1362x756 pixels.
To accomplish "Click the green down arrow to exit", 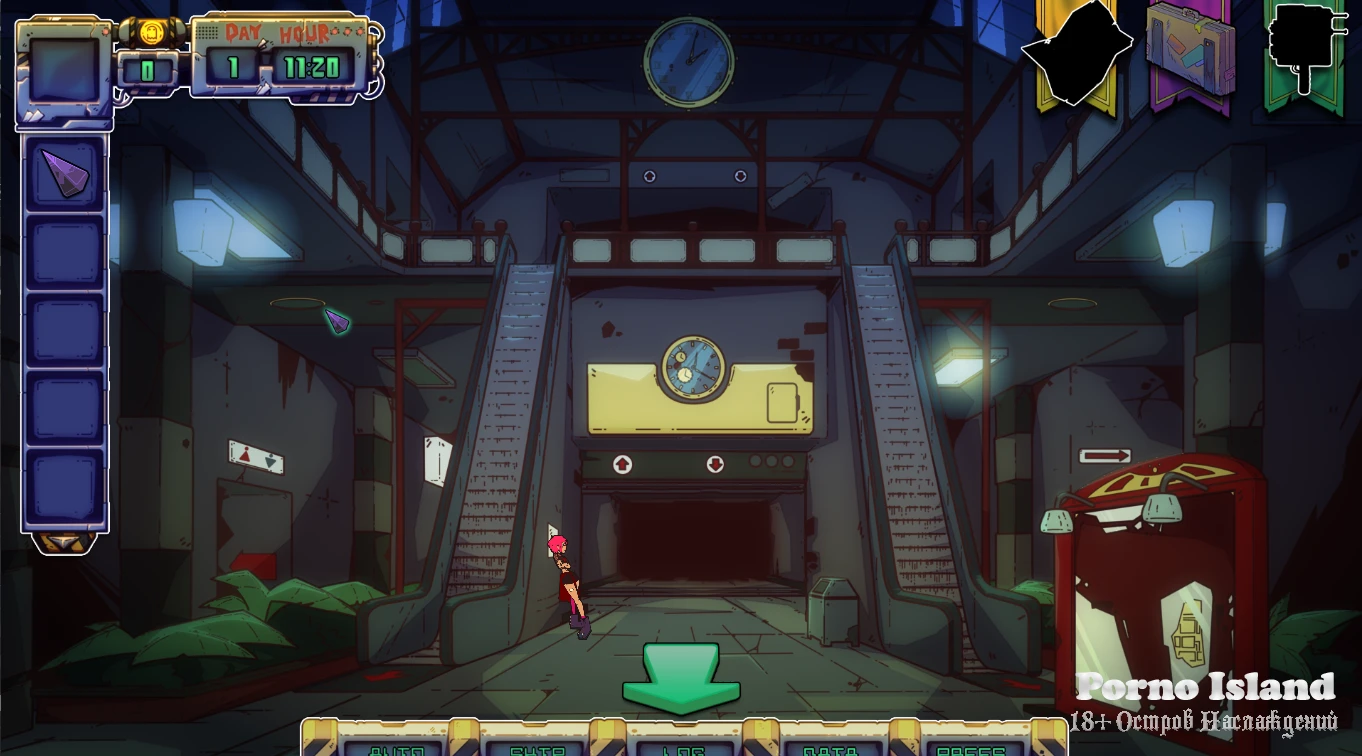I will 681,678.
